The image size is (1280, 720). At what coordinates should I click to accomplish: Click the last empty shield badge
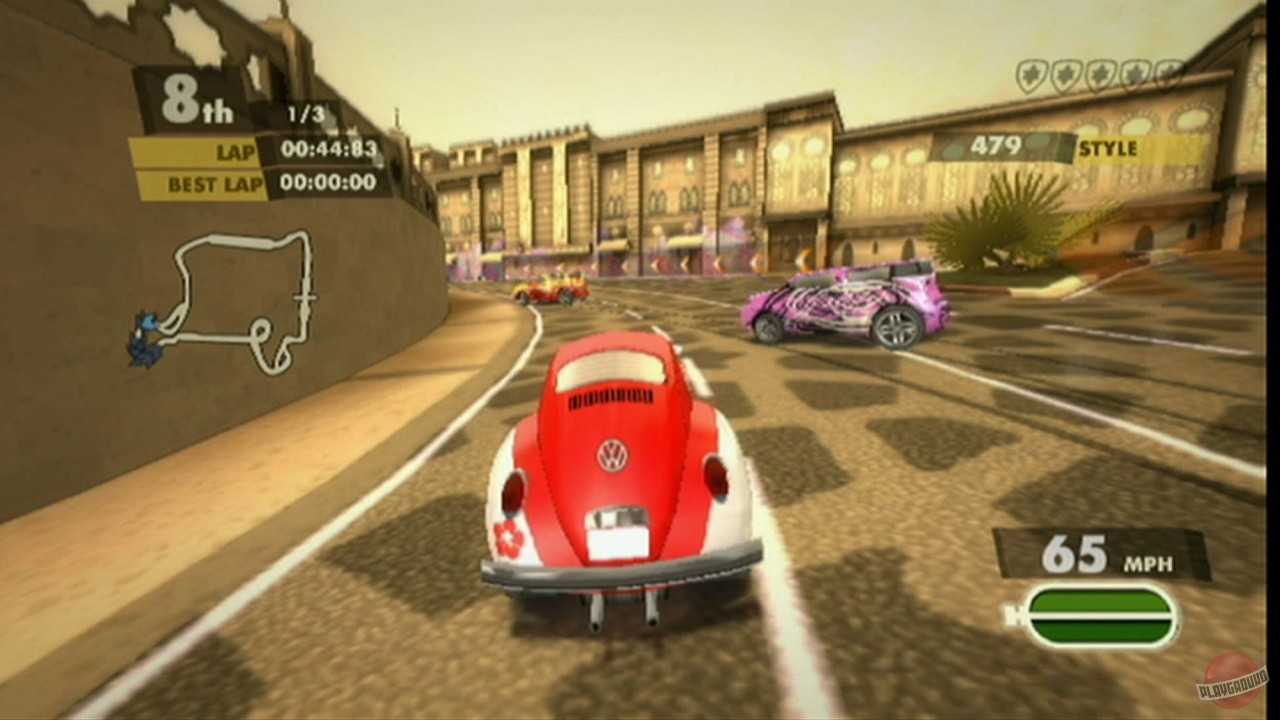pos(1168,73)
